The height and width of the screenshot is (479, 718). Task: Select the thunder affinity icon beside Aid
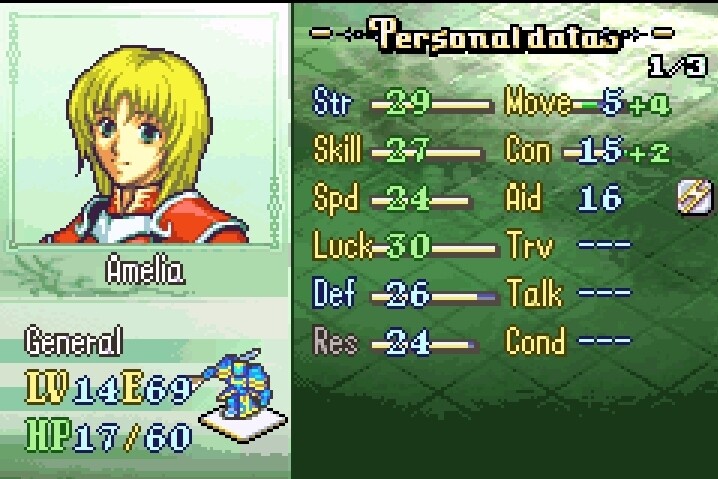[693, 198]
